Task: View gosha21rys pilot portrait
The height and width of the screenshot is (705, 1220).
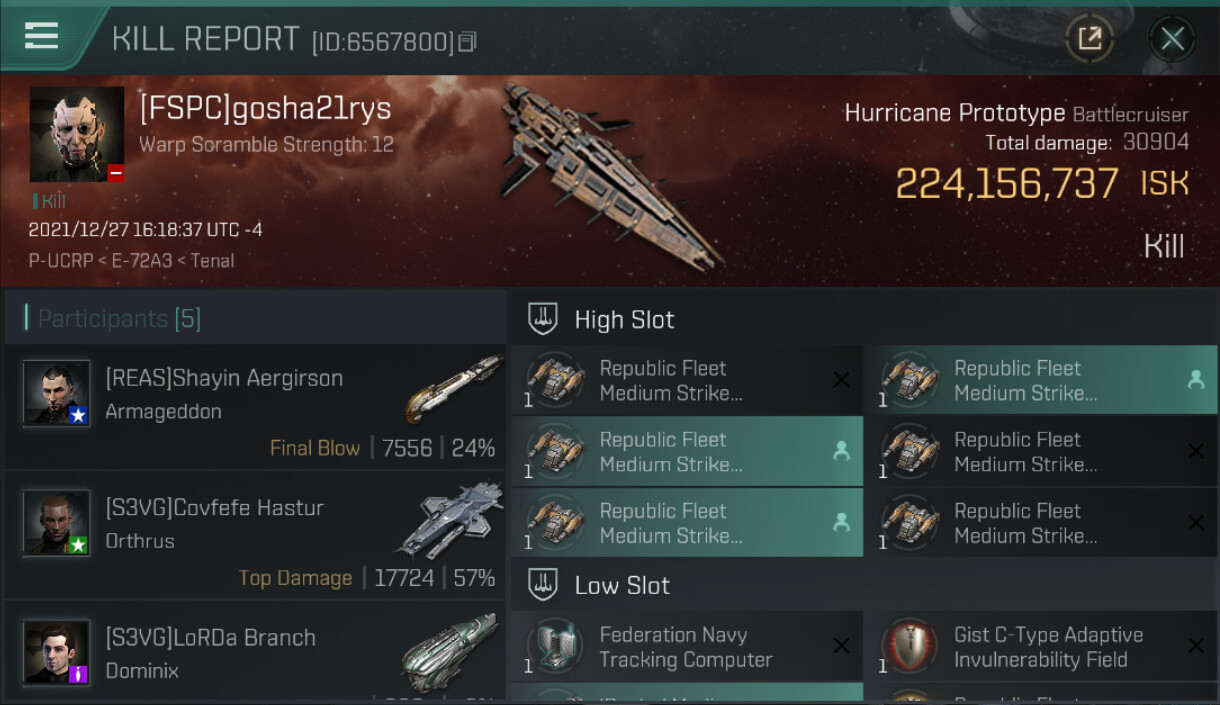Action: click(77, 134)
